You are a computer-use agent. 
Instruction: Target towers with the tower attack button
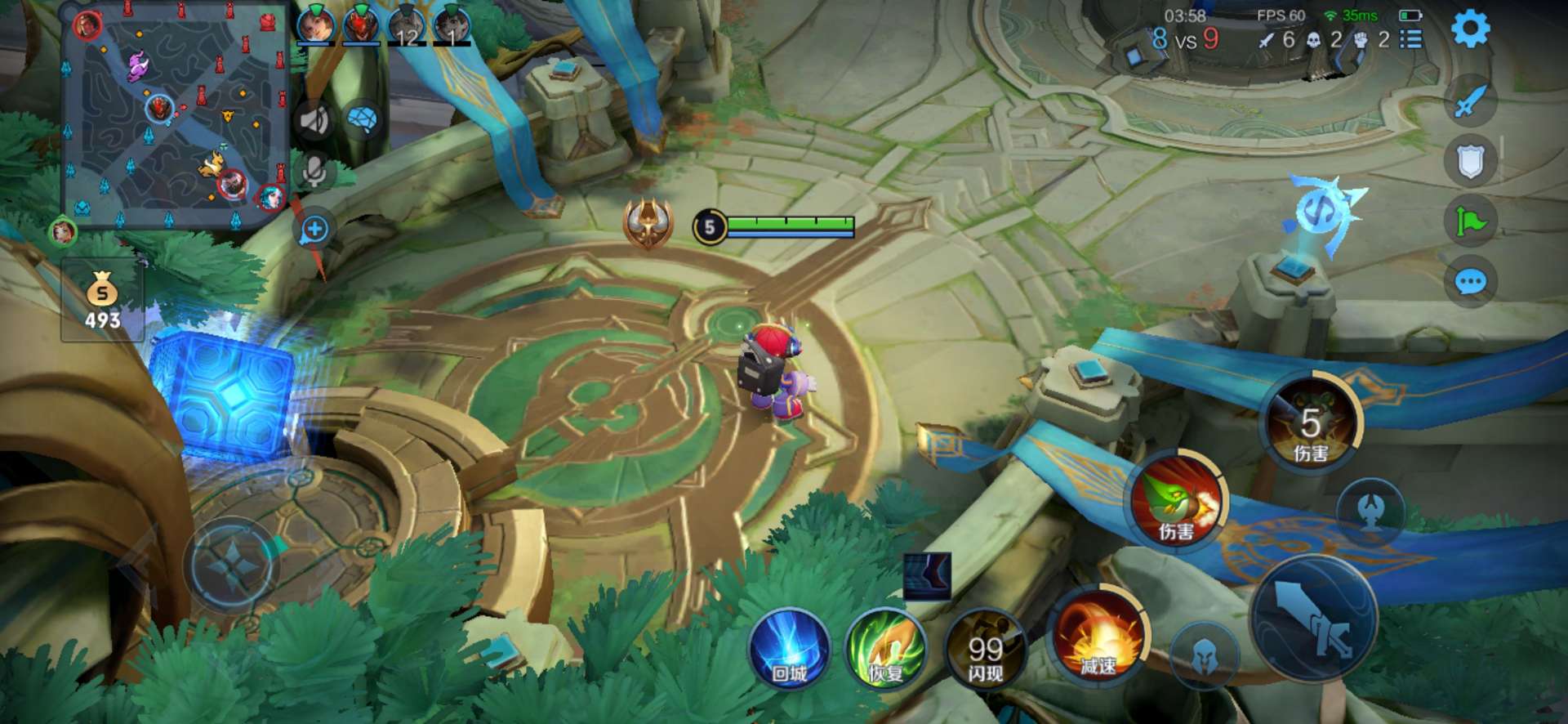pos(1371,511)
